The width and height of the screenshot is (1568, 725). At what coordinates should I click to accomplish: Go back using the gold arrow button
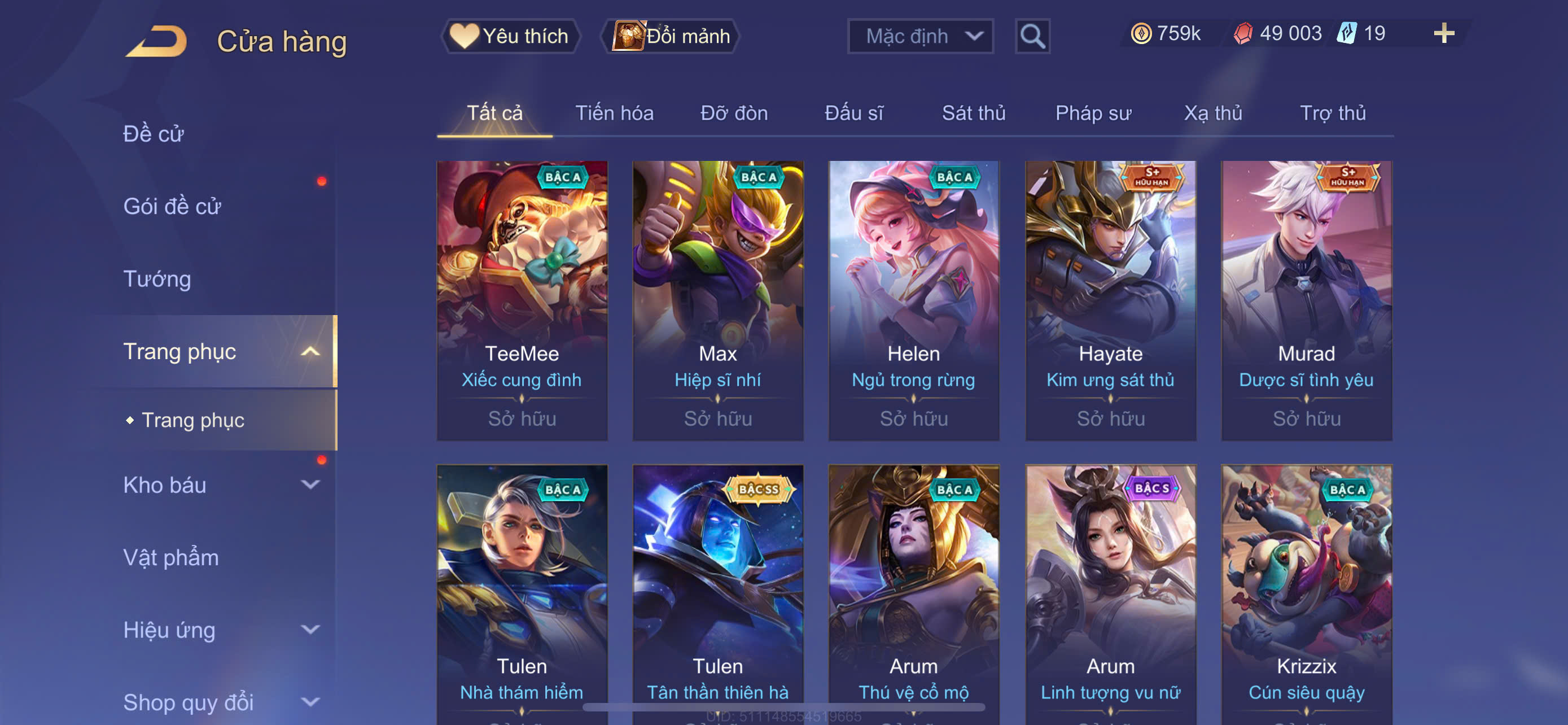[157, 41]
